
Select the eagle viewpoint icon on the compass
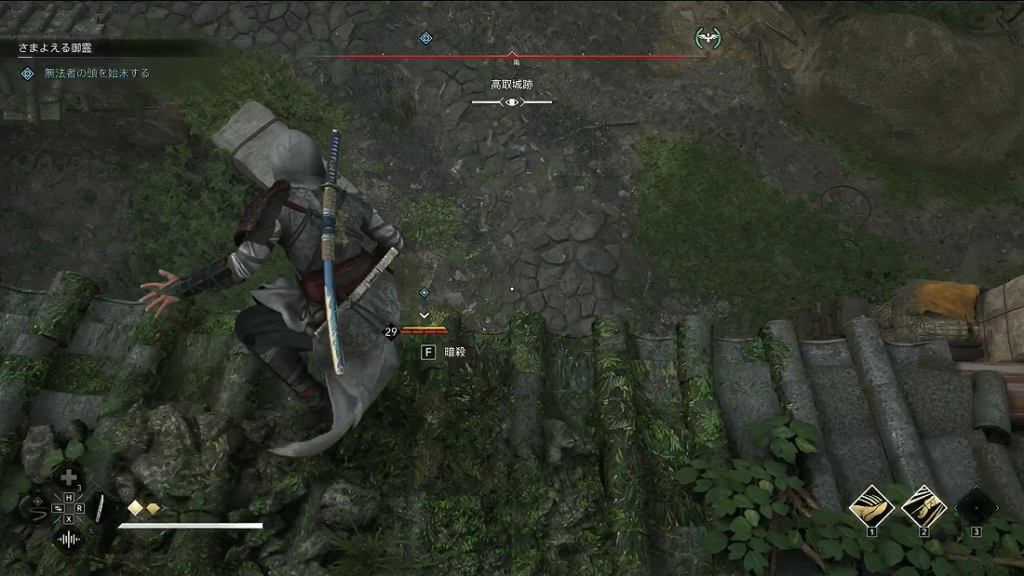point(708,38)
